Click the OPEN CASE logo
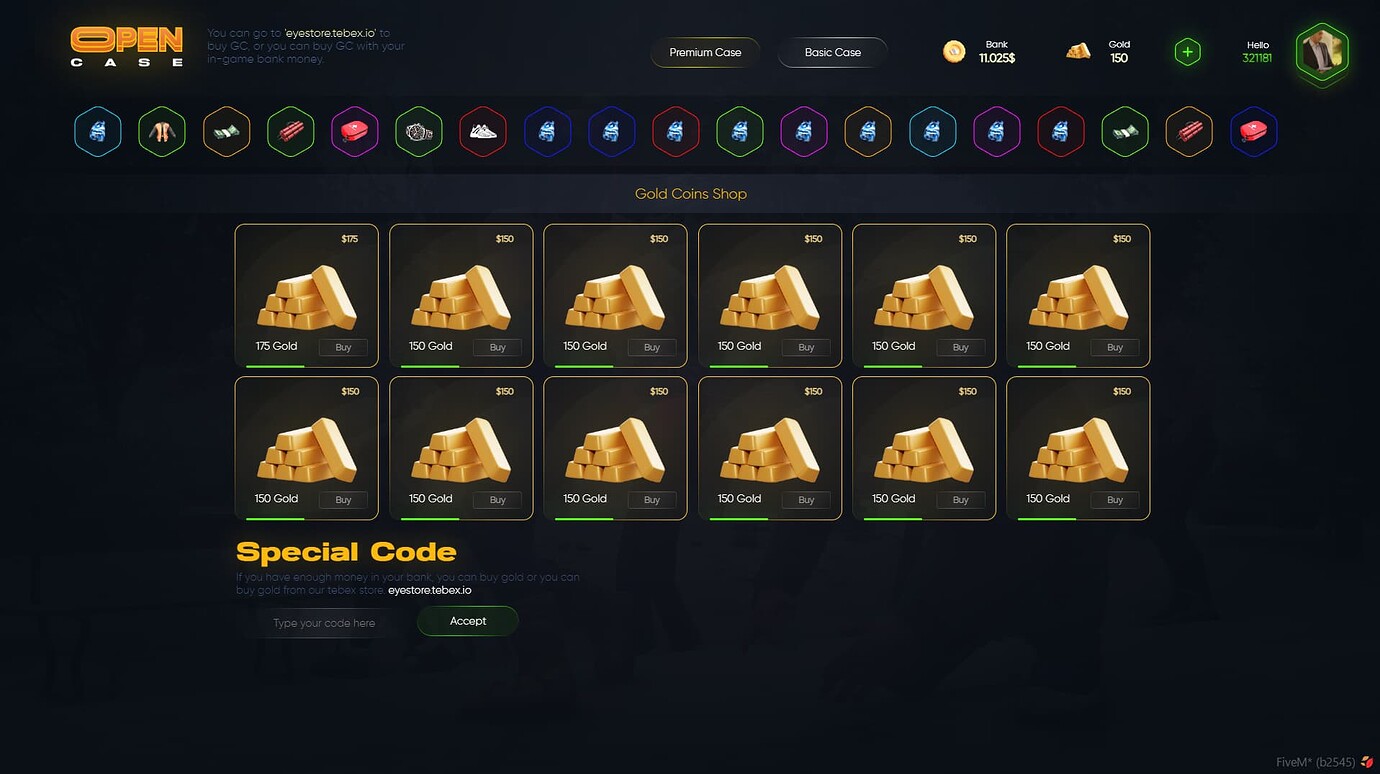 point(126,46)
